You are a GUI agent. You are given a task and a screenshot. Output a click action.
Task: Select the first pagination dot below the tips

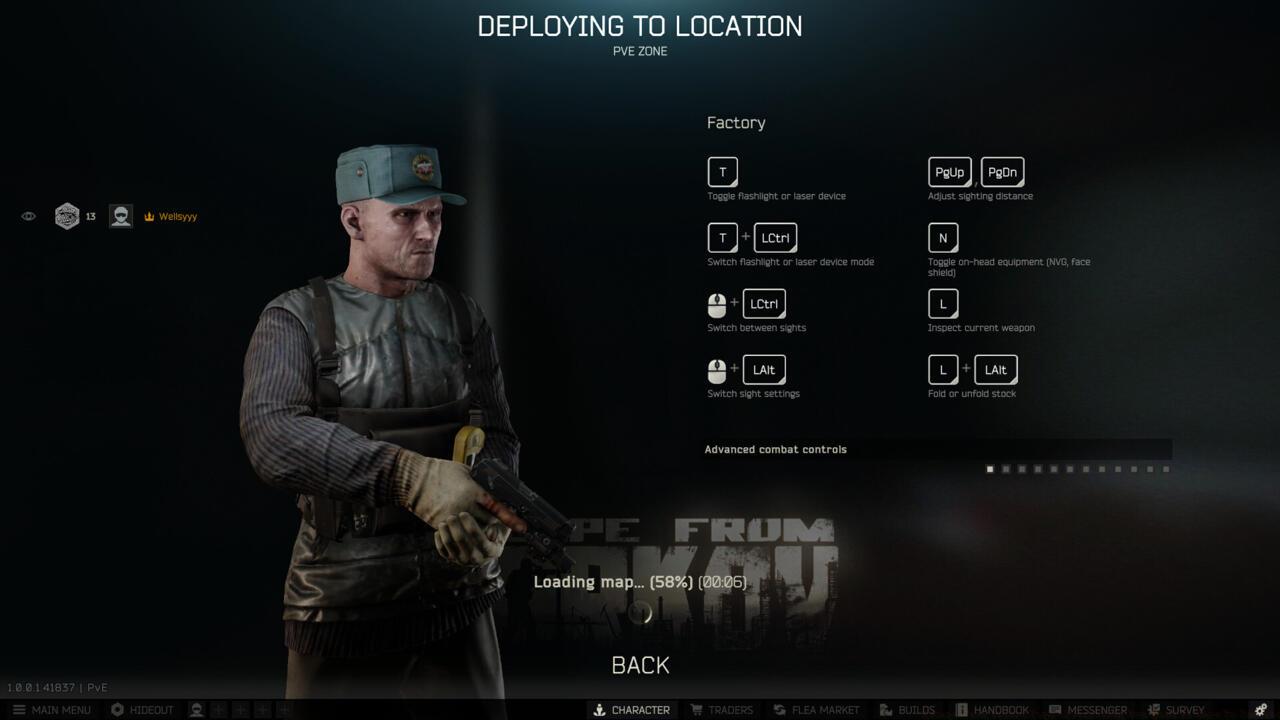tap(990, 468)
